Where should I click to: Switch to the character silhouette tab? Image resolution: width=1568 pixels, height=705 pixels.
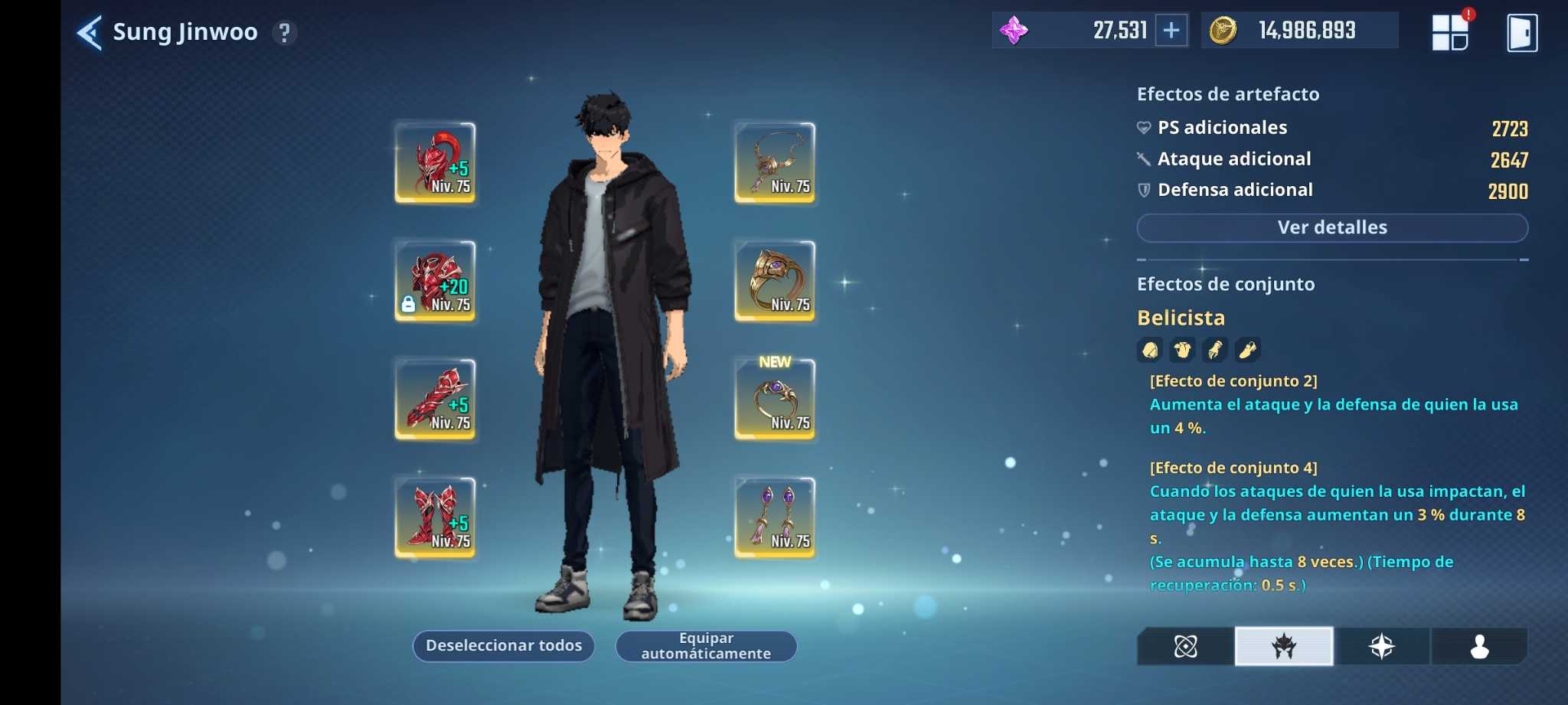tap(1479, 647)
